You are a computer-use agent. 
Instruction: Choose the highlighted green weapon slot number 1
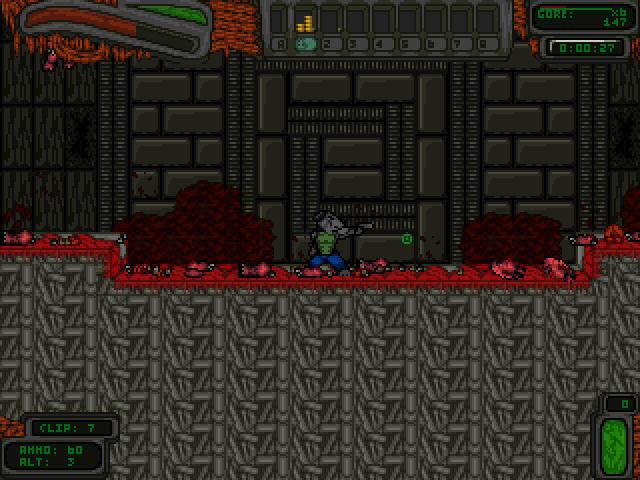[308, 44]
